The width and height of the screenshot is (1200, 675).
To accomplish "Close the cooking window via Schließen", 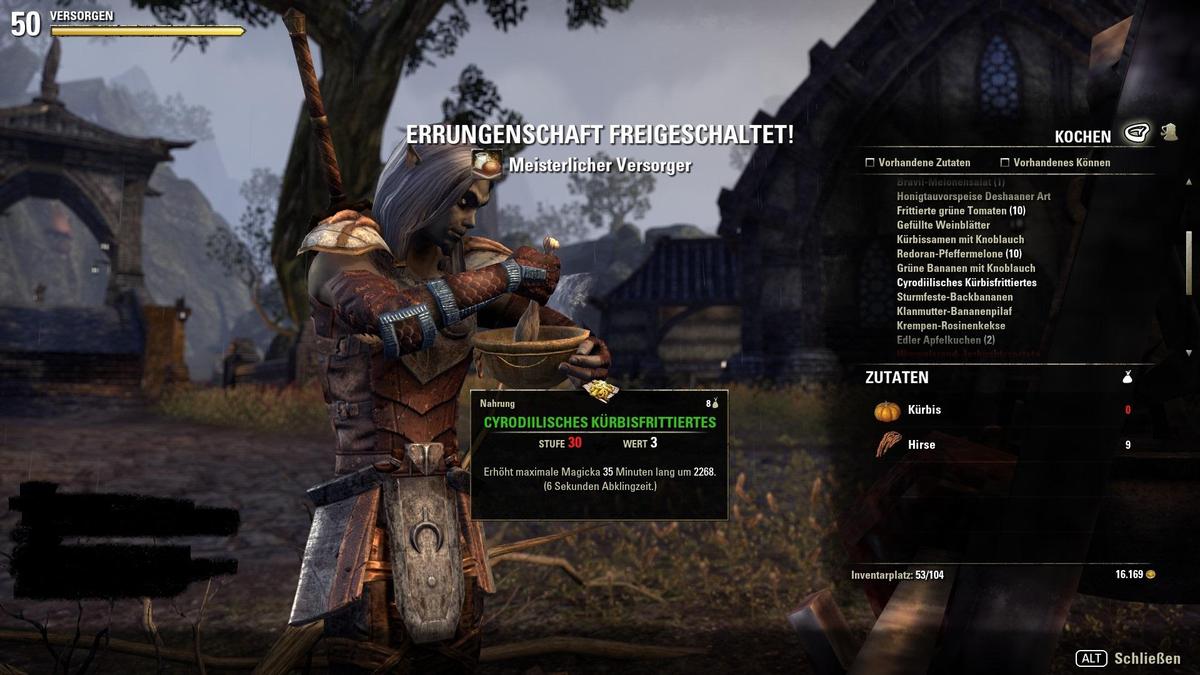I will point(1128,659).
